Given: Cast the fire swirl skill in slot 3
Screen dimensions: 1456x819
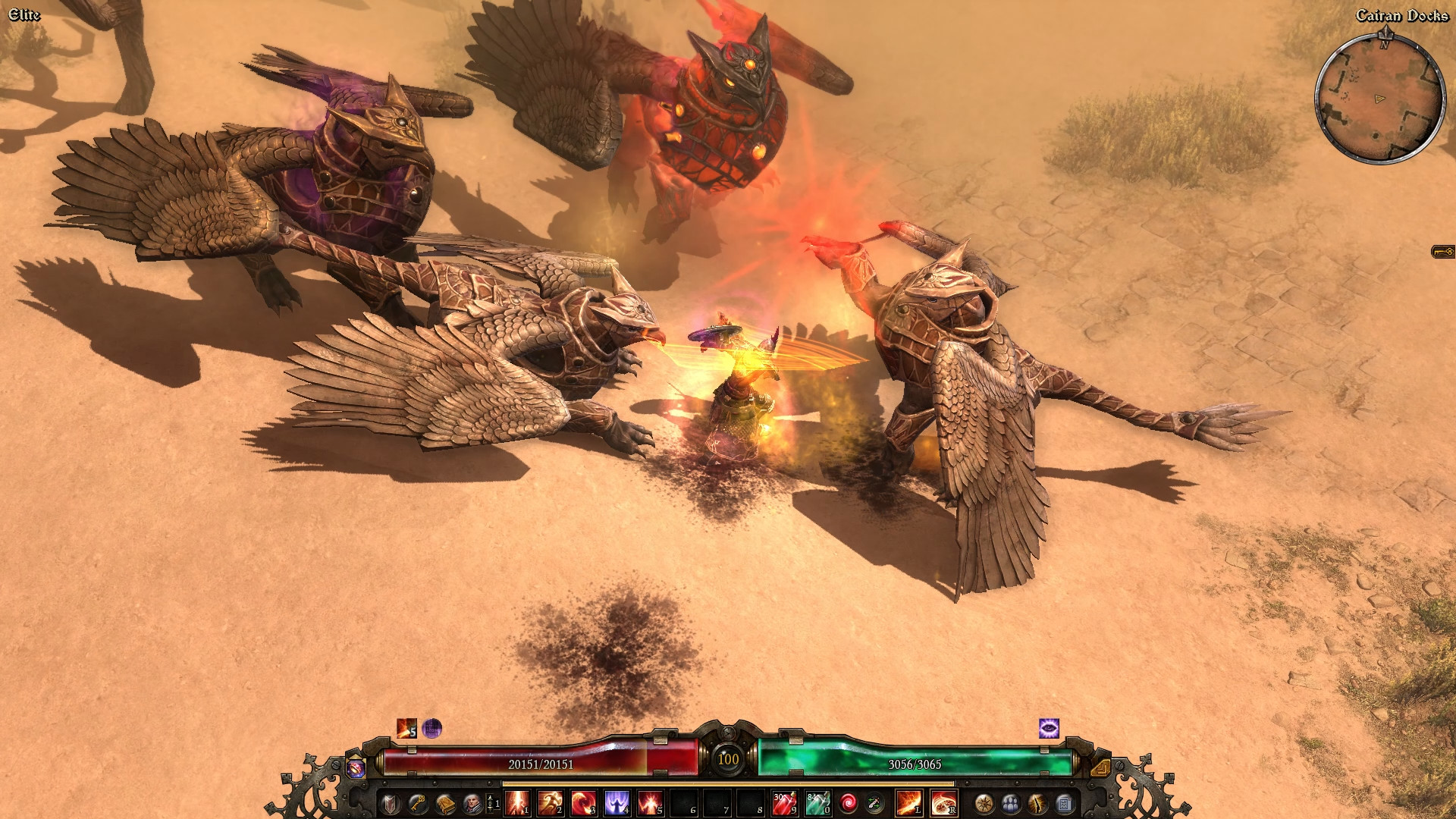Looking at the screenshot, I should coord(583,803).
